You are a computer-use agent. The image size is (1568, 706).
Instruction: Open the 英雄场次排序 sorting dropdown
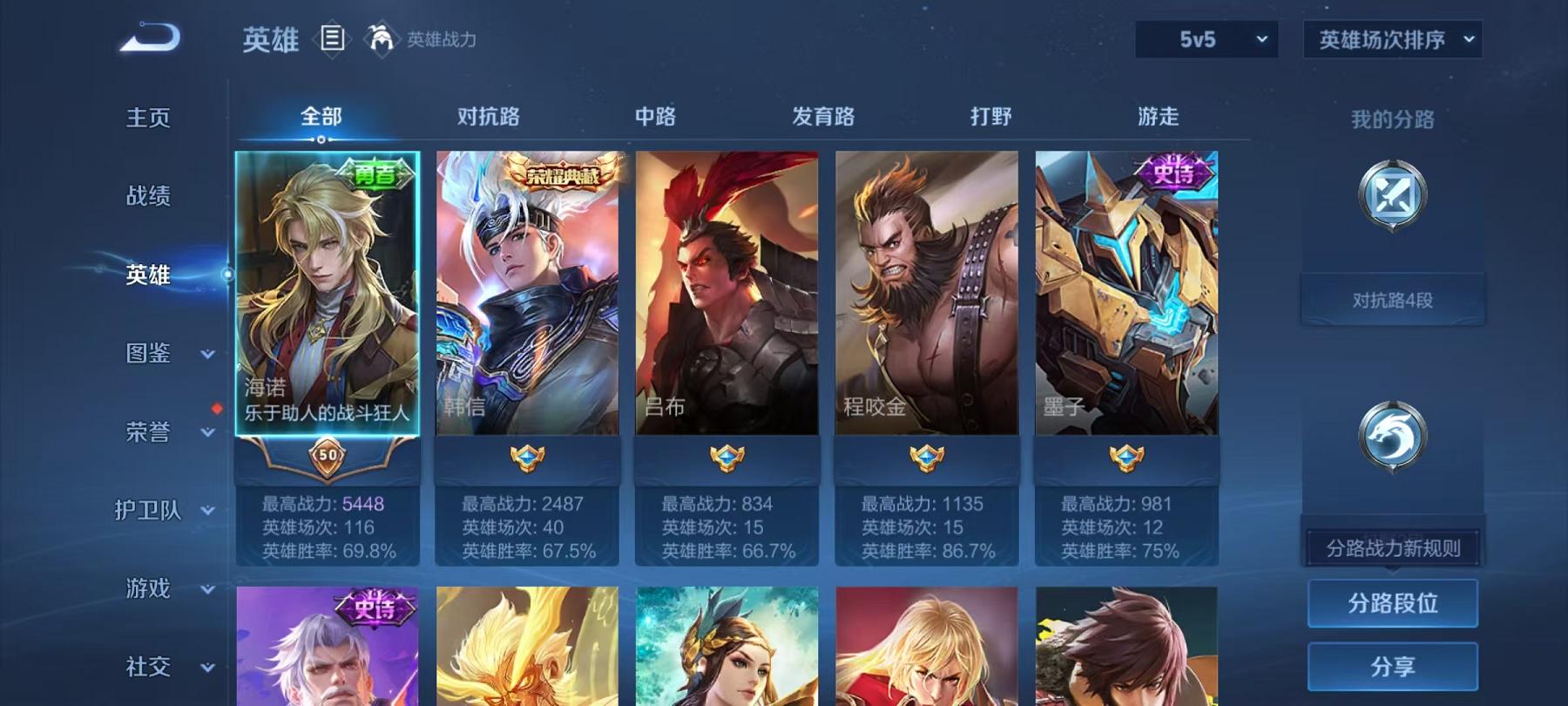[x=1391, y=39]
